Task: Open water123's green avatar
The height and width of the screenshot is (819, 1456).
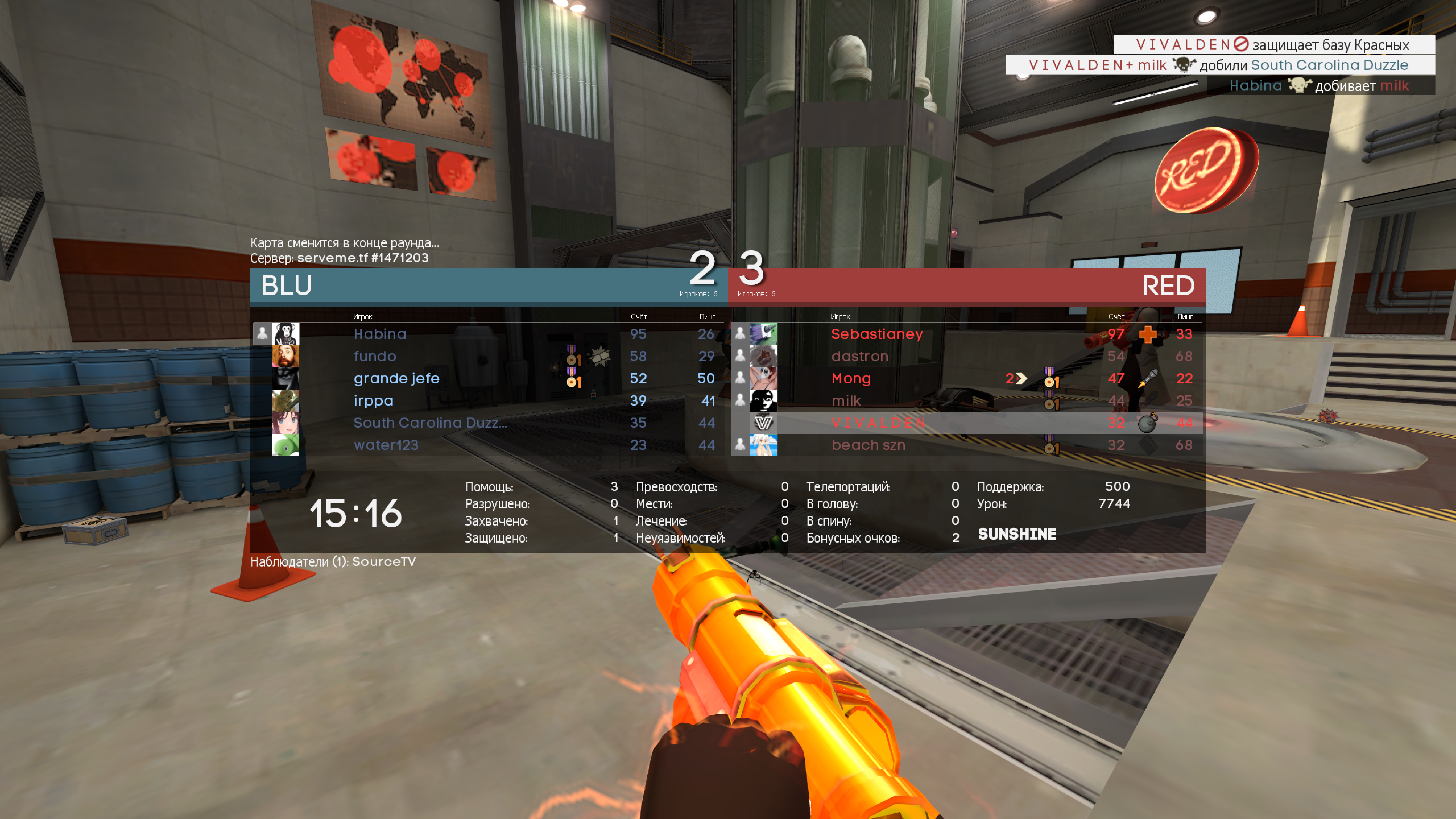Action: pyautogui.click(x=285, y=445)
